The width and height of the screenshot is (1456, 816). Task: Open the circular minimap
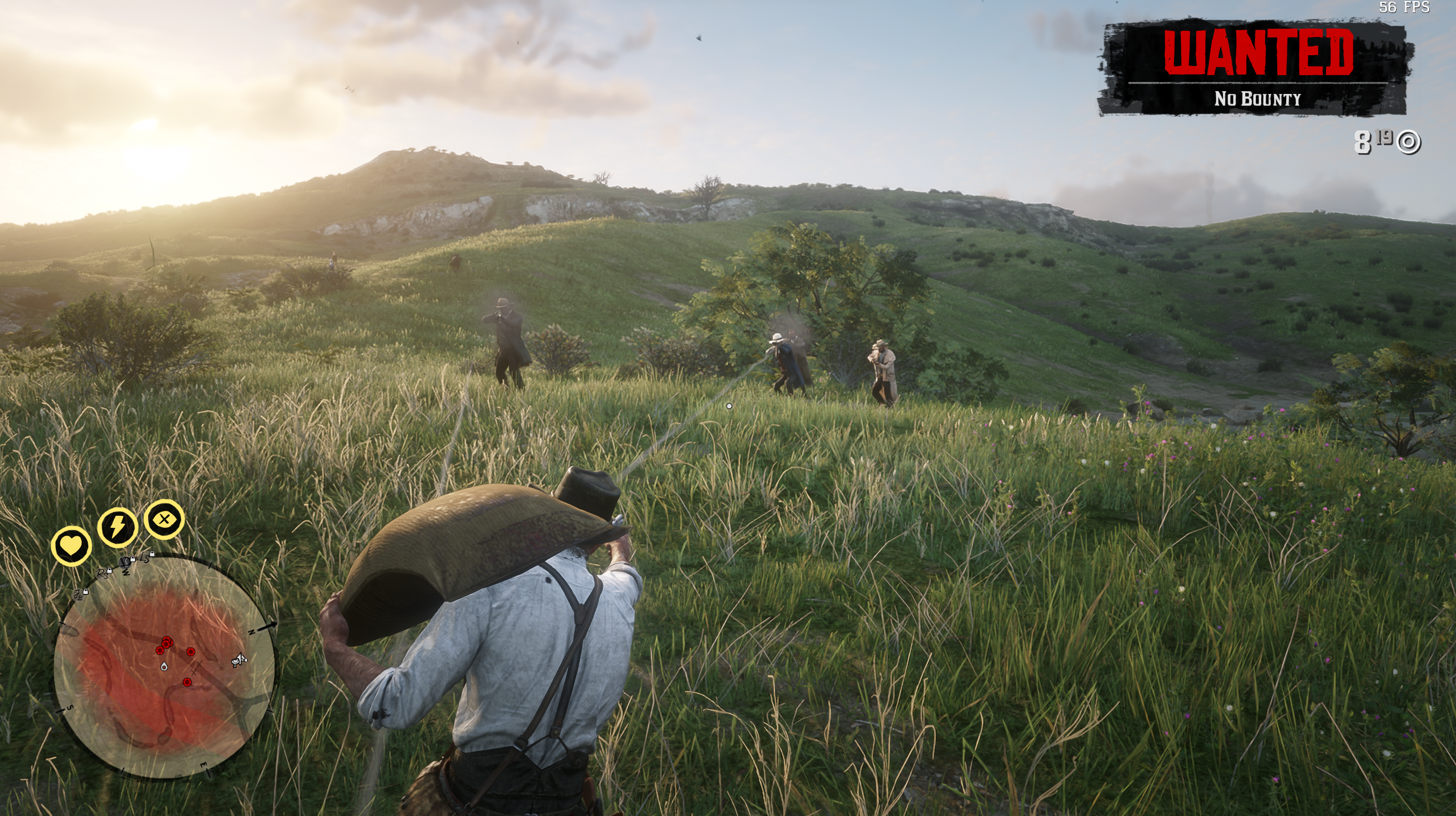[164, 667]
